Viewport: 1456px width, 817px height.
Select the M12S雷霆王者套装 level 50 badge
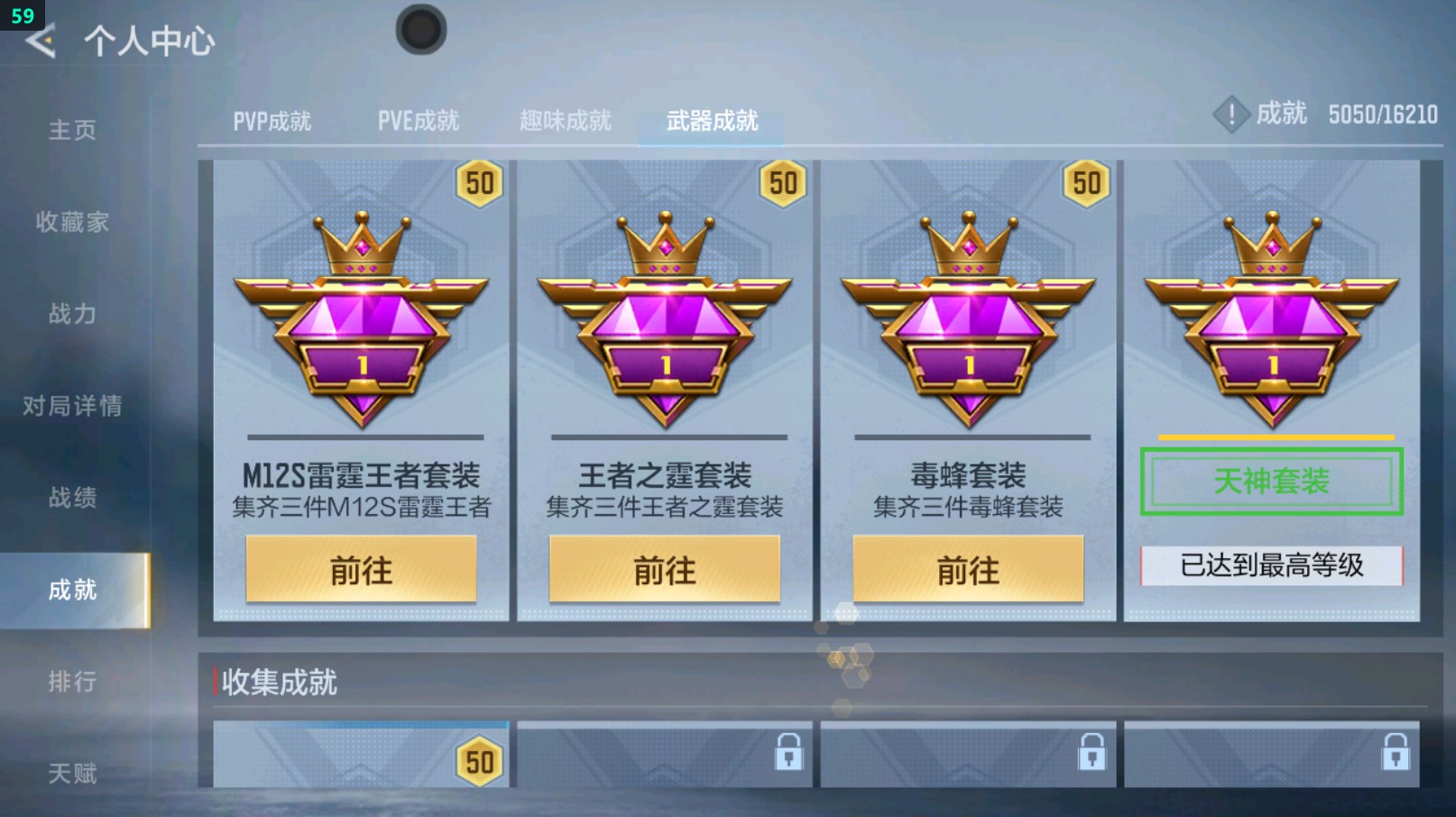coord(481,183)
